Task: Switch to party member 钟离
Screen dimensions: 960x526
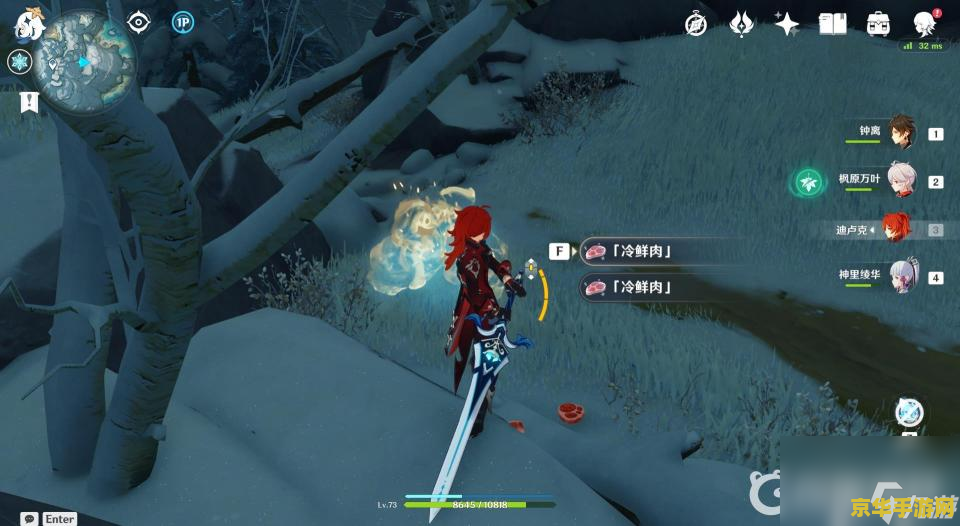Action: coord(901,132)
